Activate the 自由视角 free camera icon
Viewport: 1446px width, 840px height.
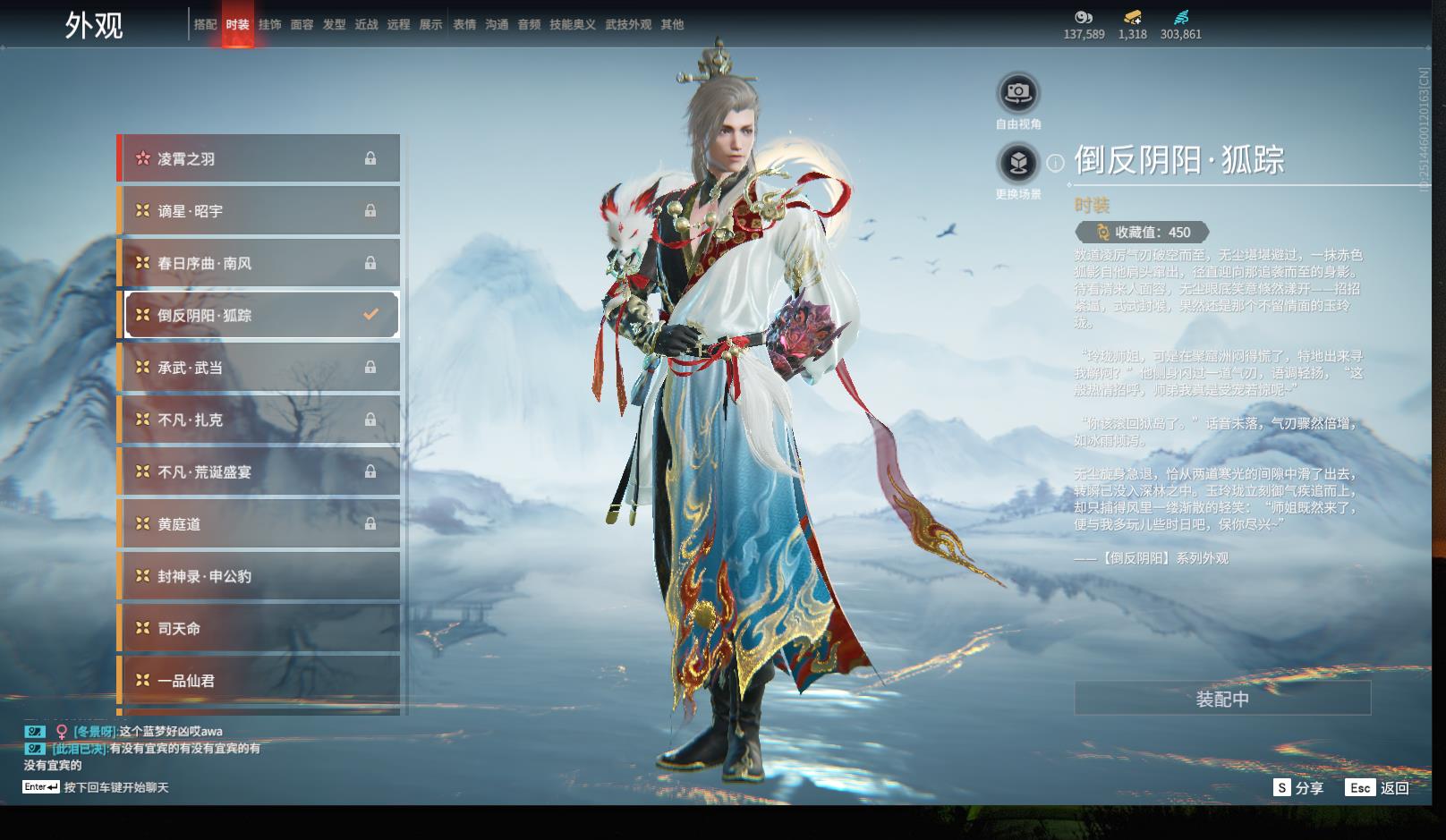point(1018,93)
